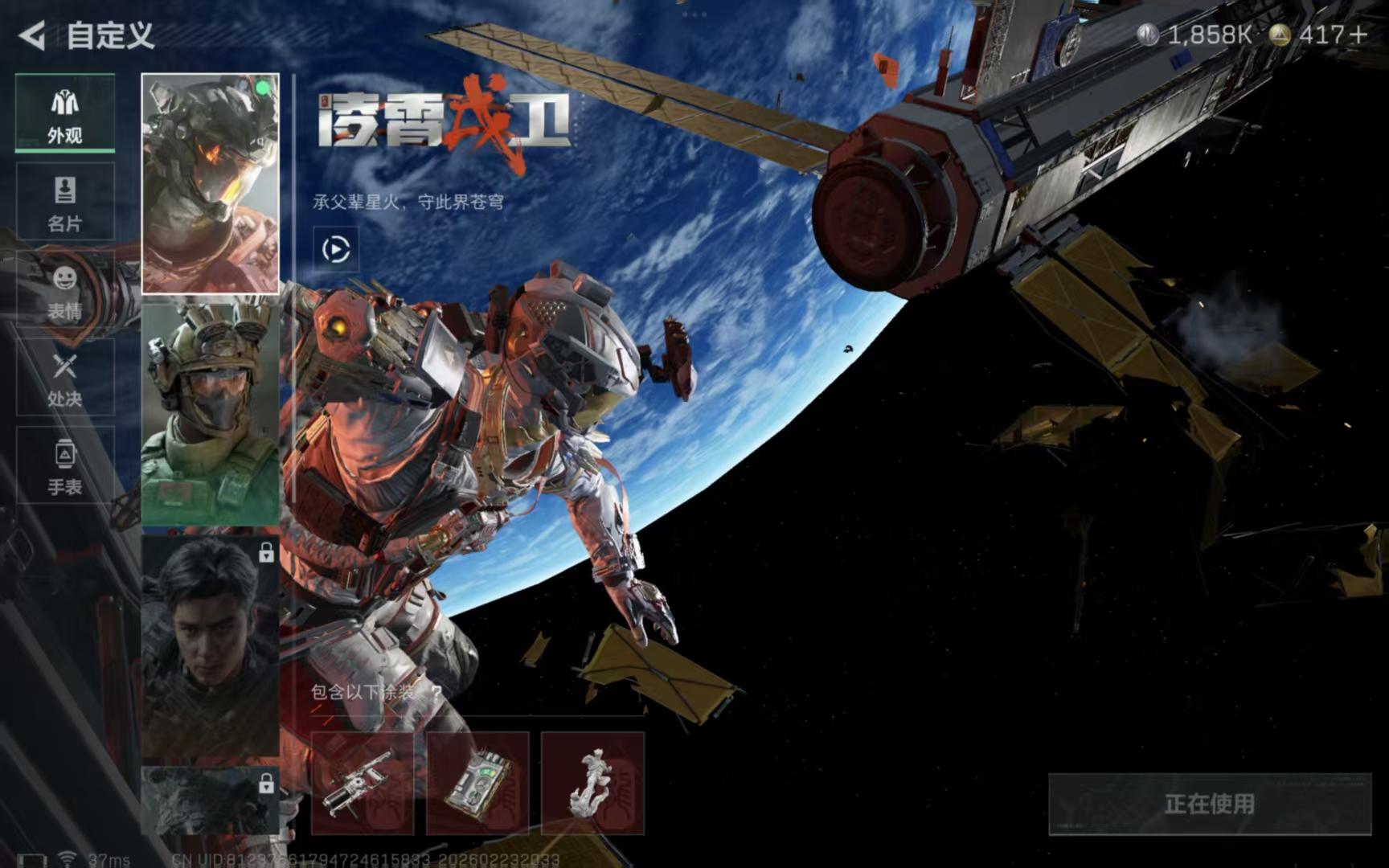Viewport: 1389px width, 868px height.
Task: Go back using the arrow beside 自定义
Action: (x=32, y=35)
